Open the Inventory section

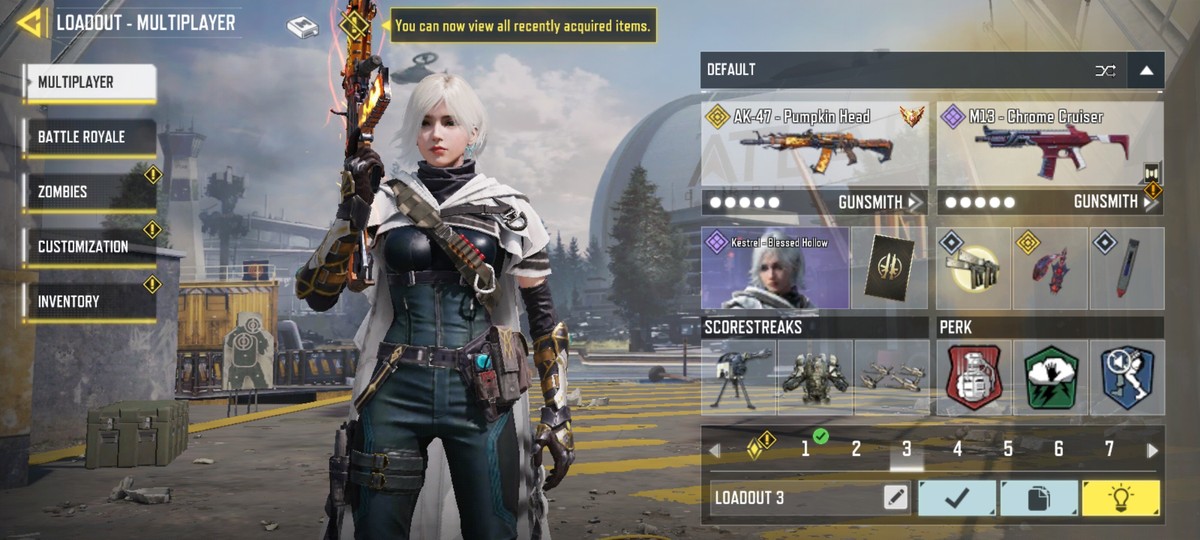pos(89,301)
